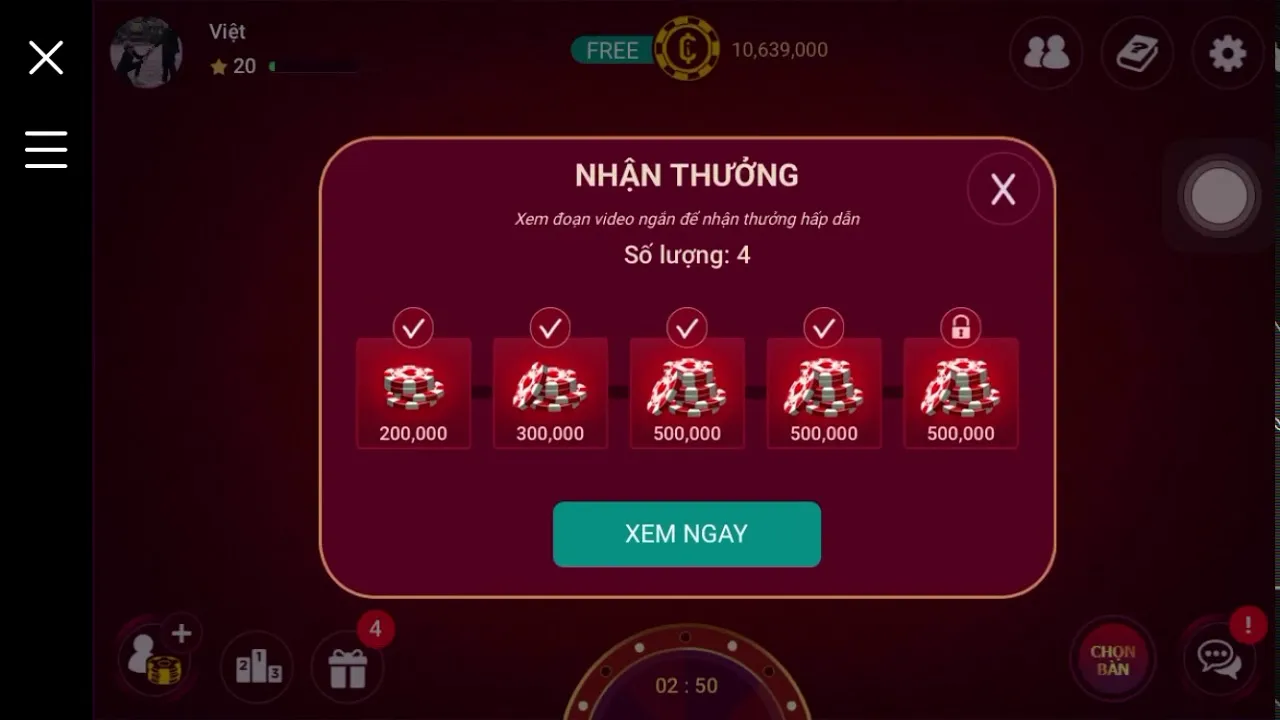This screenshot has width=1280, height=720.
Task: Select the 300,000 chip reward tile
Action: pos(550,393)
